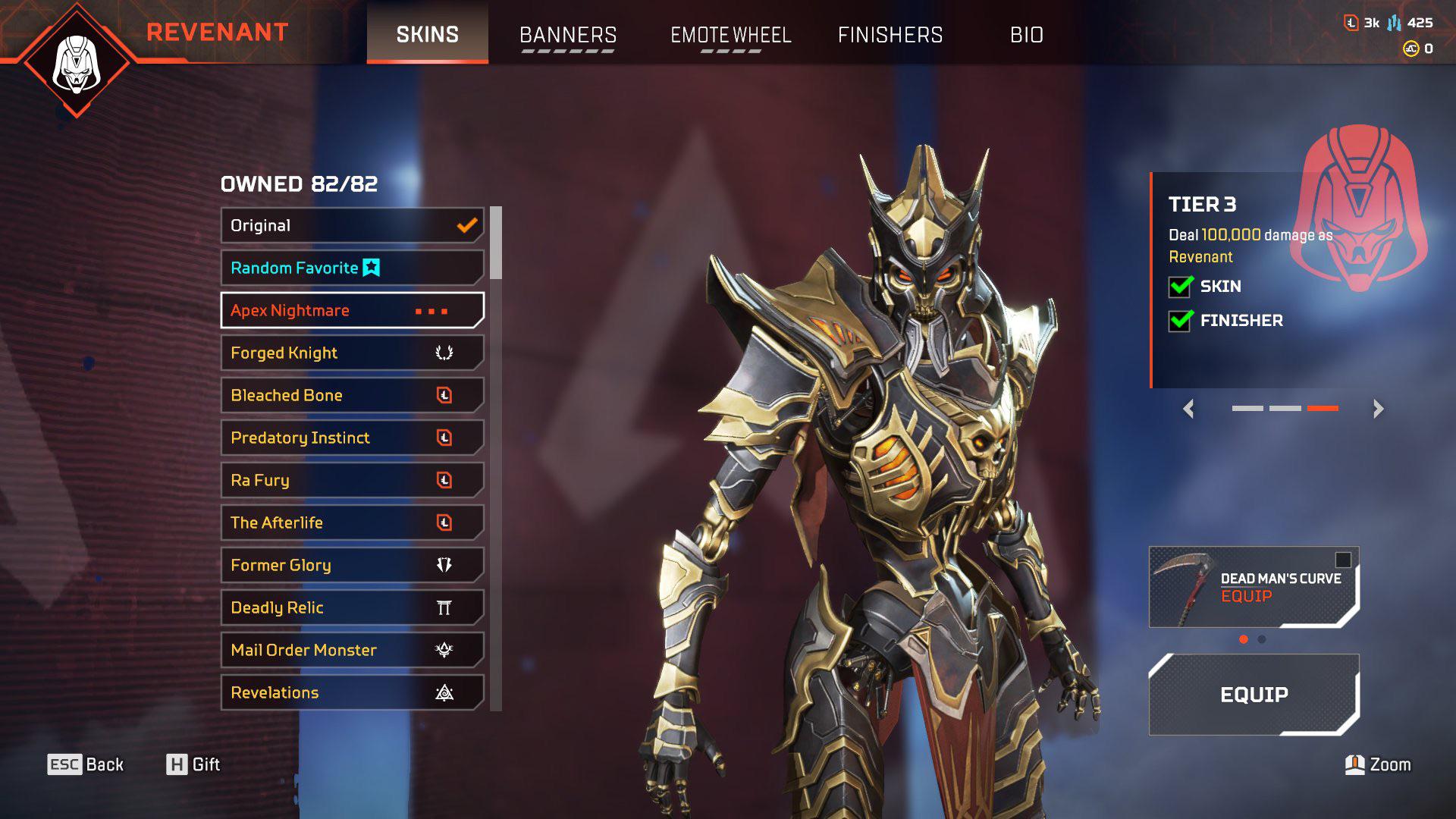Click the large Equip button
Image resolution: width=1456 pixels, height=819 pixels.
click(x=1254, y=695)
